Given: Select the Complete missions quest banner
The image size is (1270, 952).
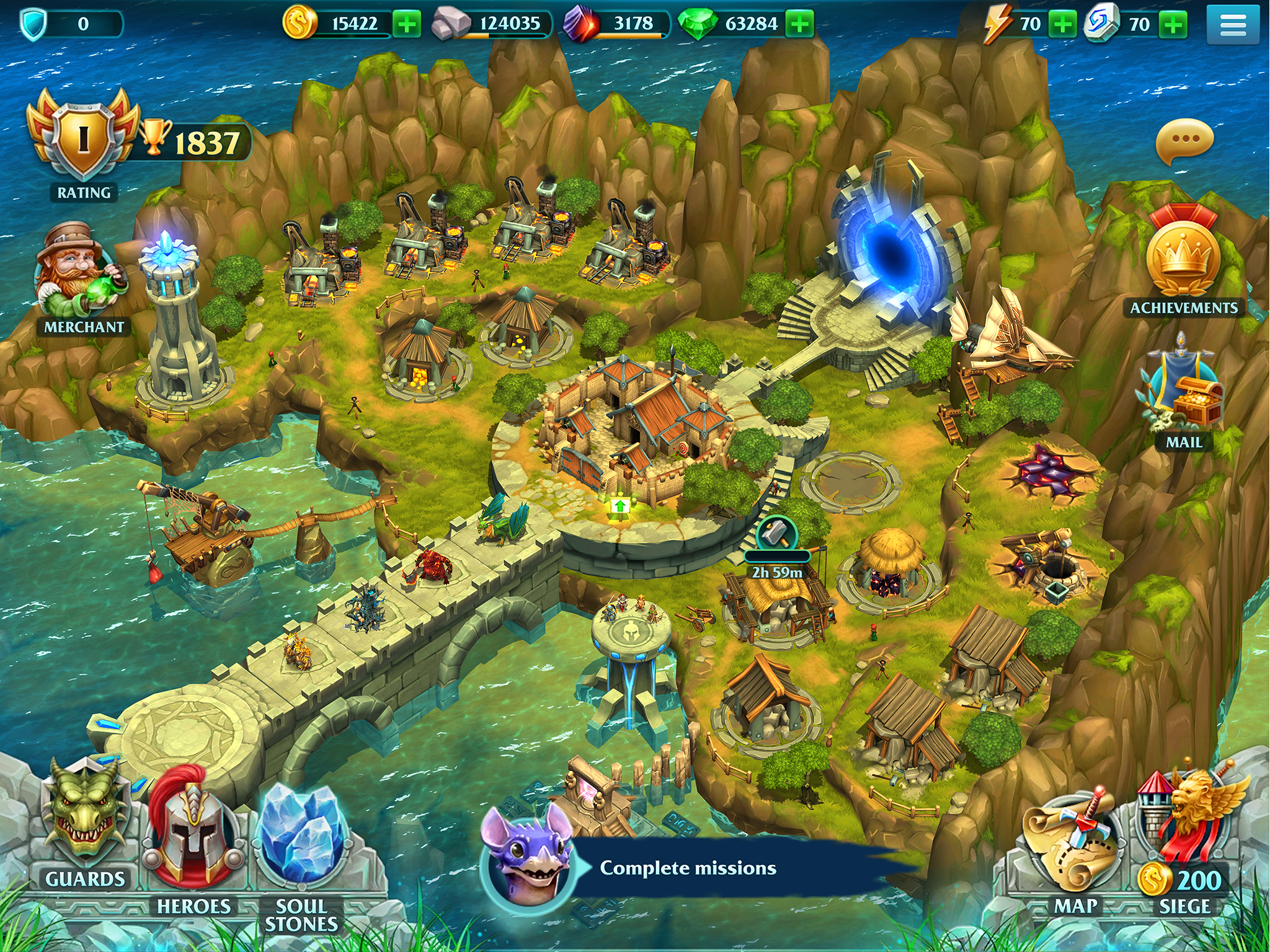Looking at the screenshot, I should pos(687,868).
